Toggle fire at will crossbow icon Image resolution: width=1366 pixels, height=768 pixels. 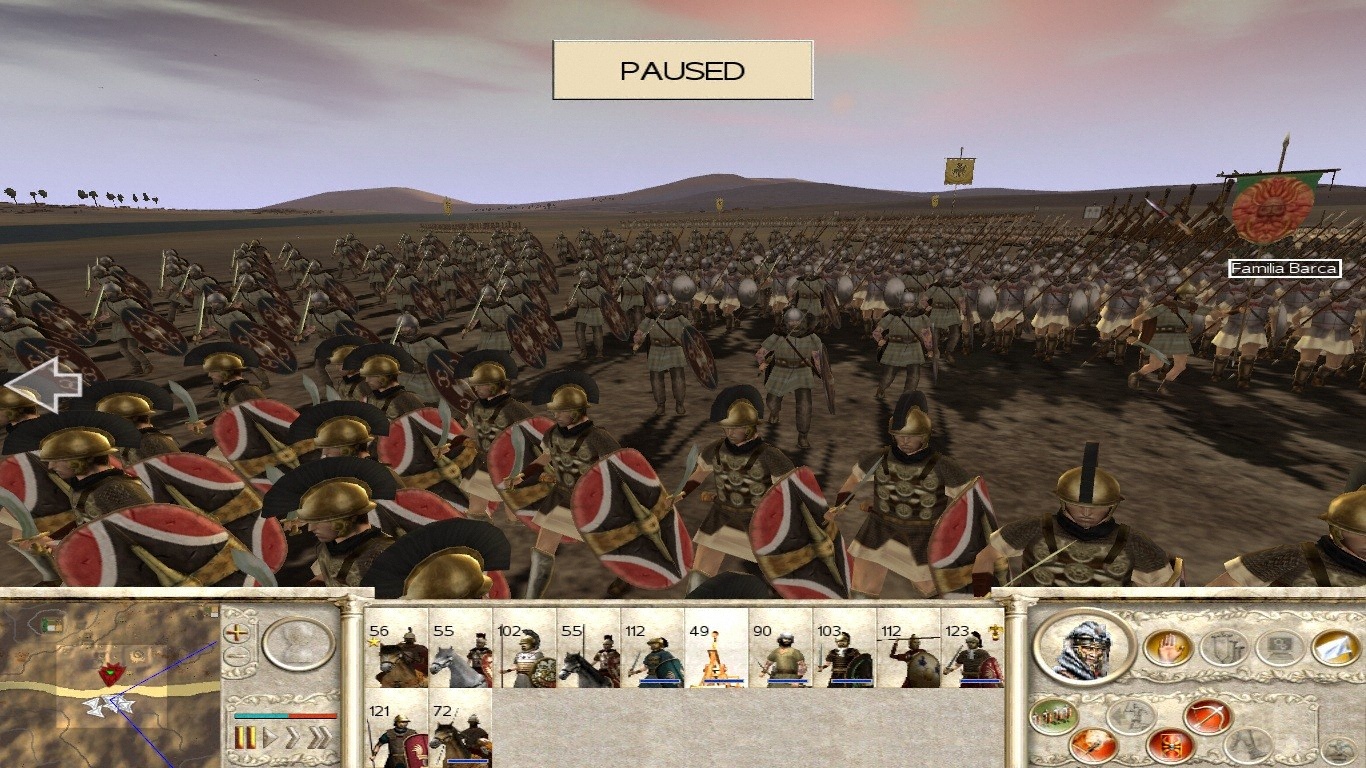pos(1206,718)
